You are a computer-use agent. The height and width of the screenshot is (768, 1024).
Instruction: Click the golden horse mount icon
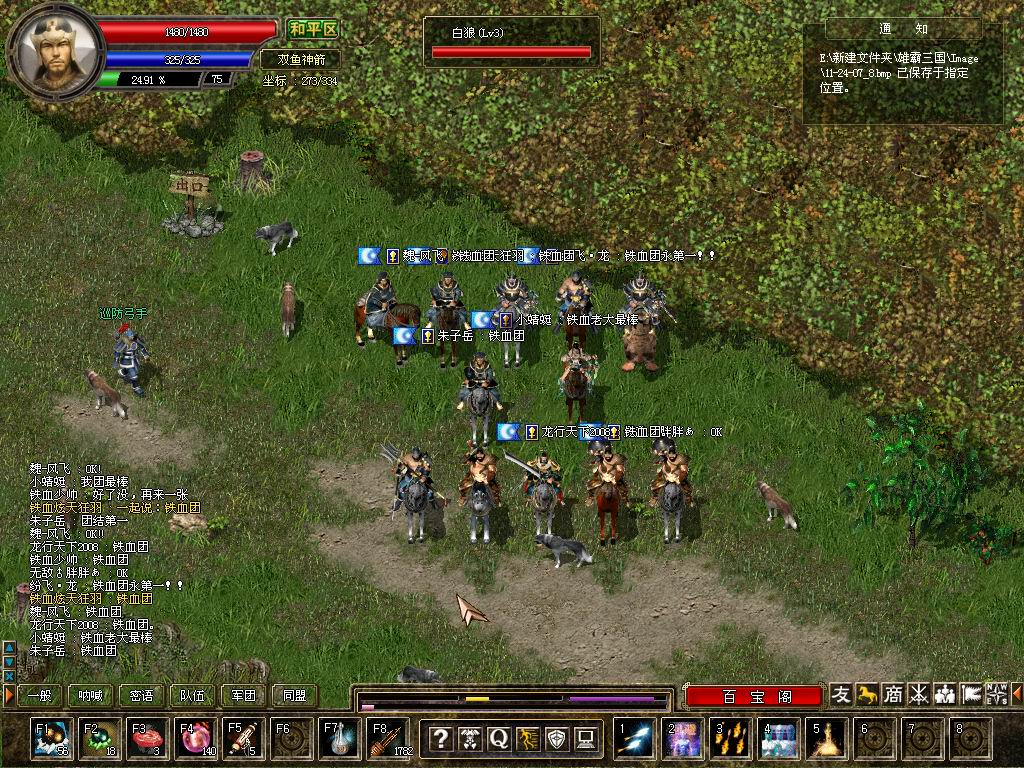coord(867,694)
